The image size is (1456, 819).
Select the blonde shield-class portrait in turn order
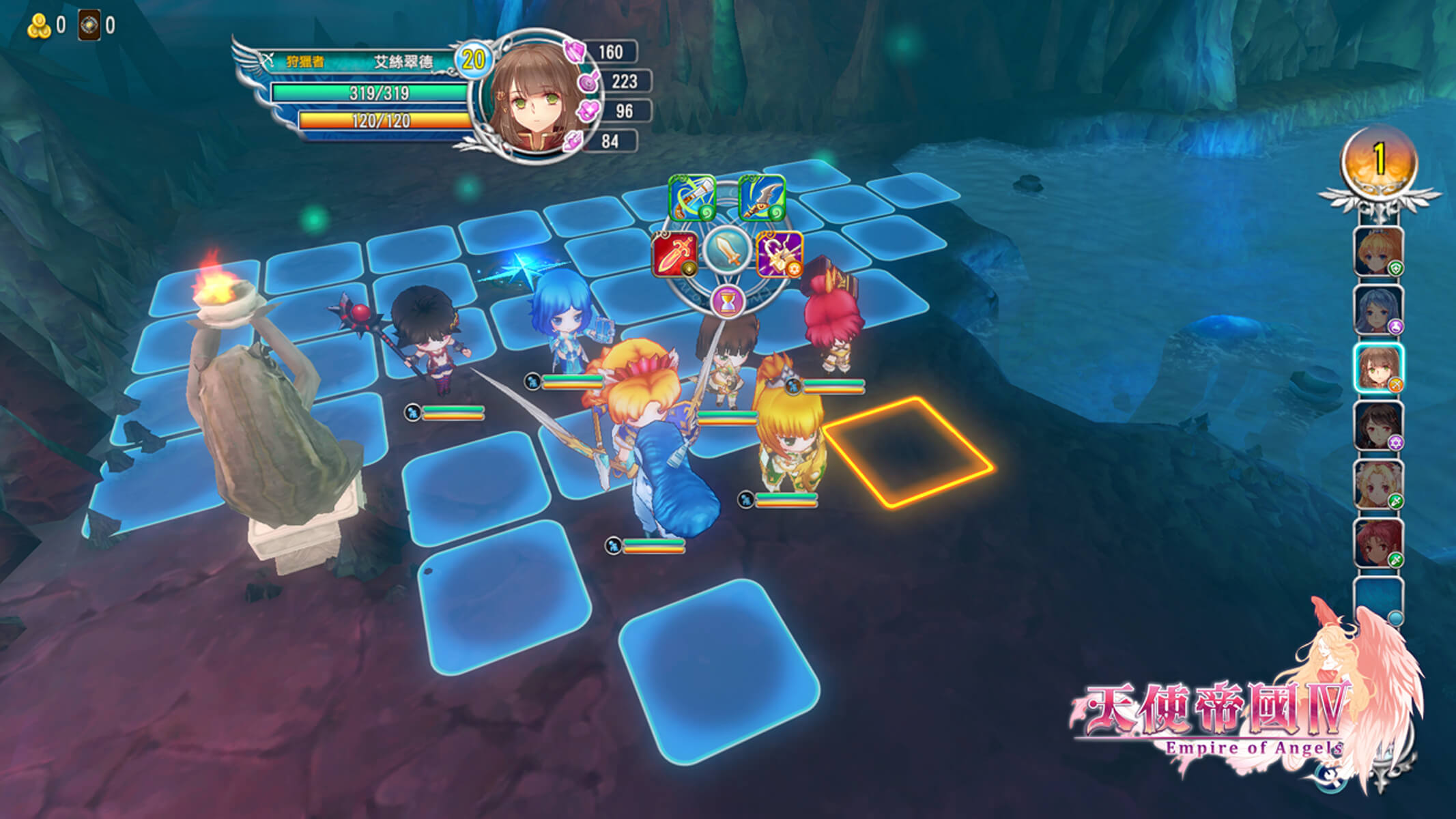coord(1378,252)
